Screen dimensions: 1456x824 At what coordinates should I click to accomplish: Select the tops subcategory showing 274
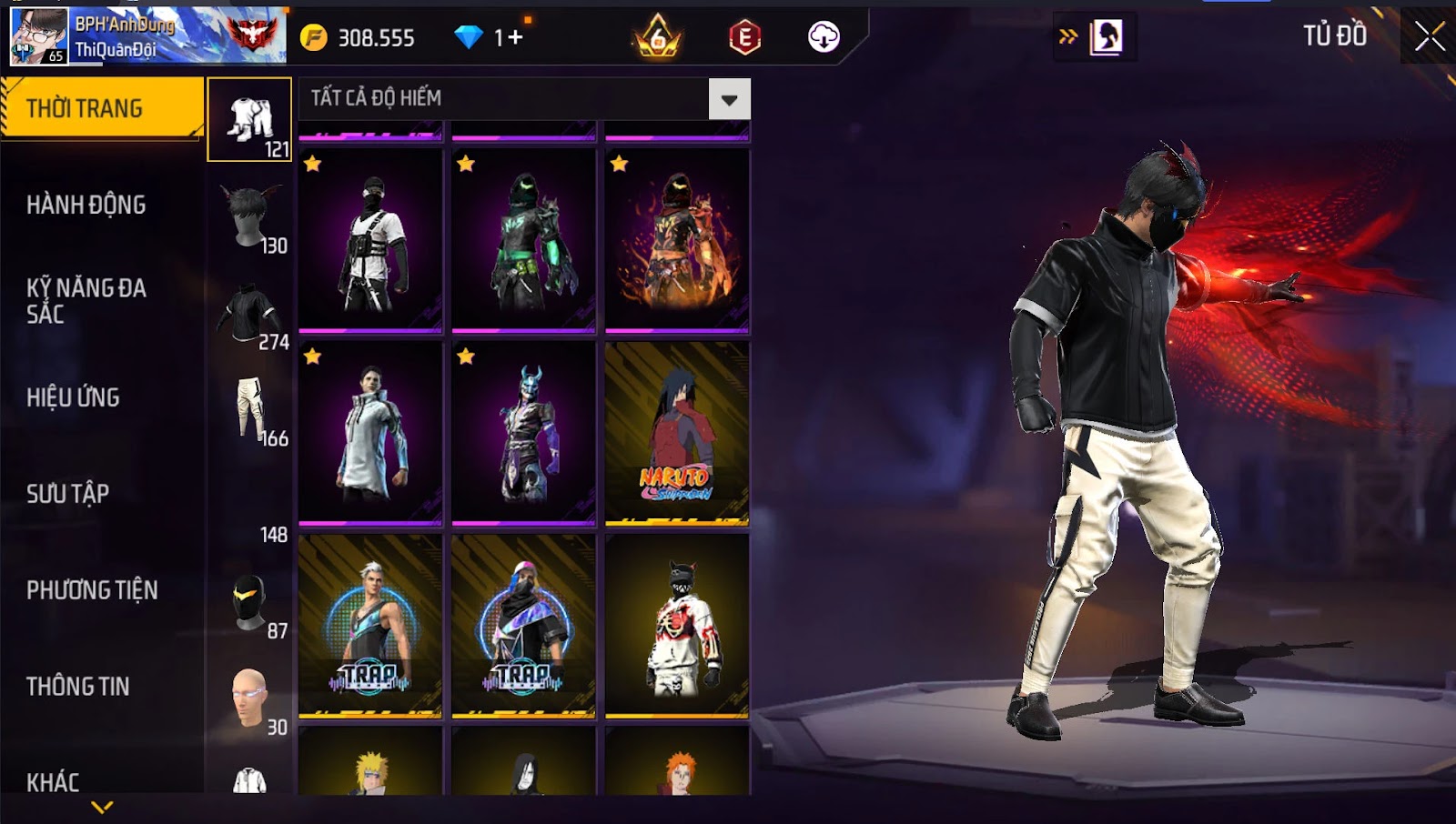(250, 315)
